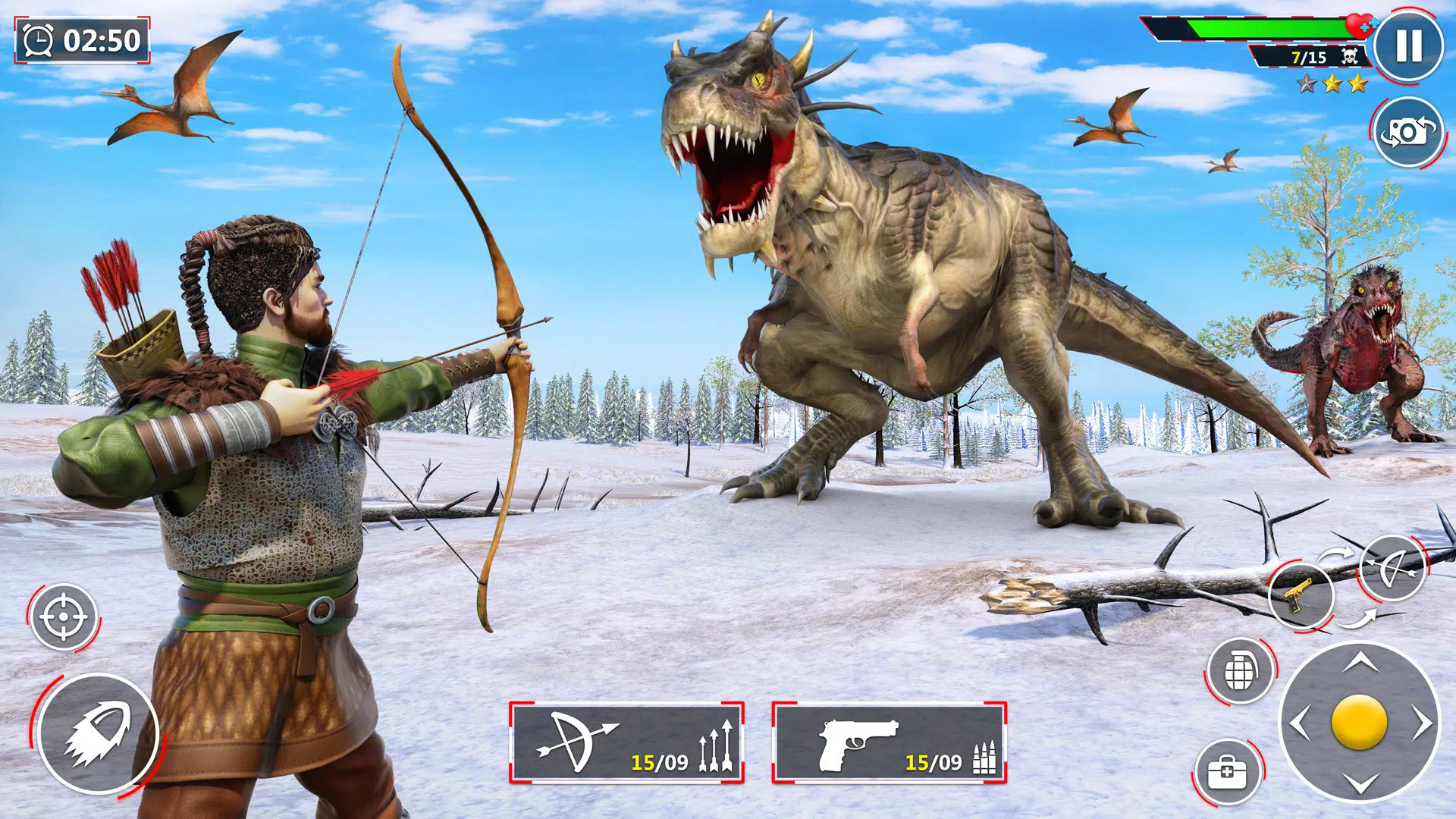Use the medkit
The height and width of the screenshot is (819, 1456).
click(x=1228, y=773)
